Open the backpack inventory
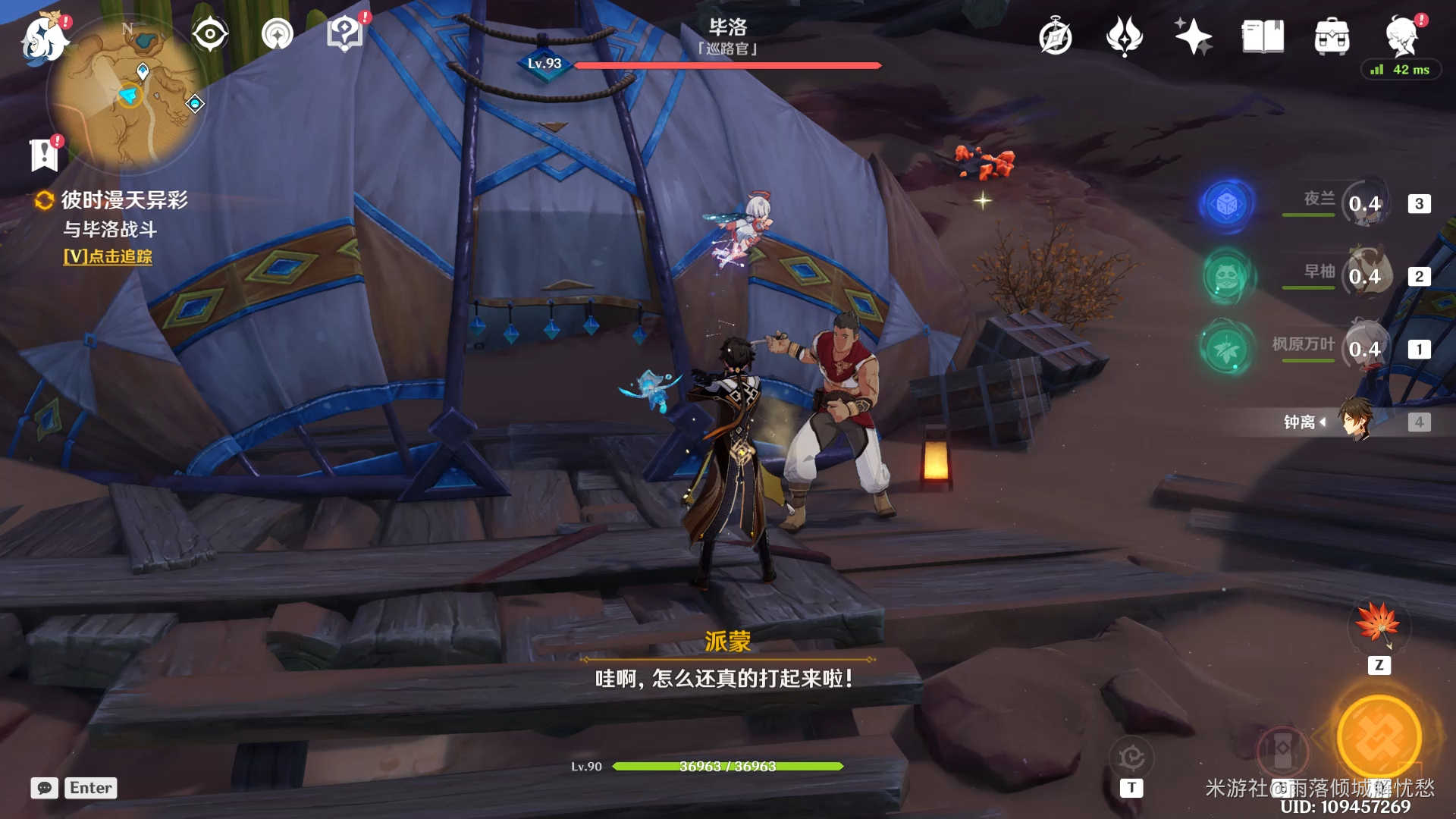Viewport: 1456px width, 819px height. (1332, 37)
